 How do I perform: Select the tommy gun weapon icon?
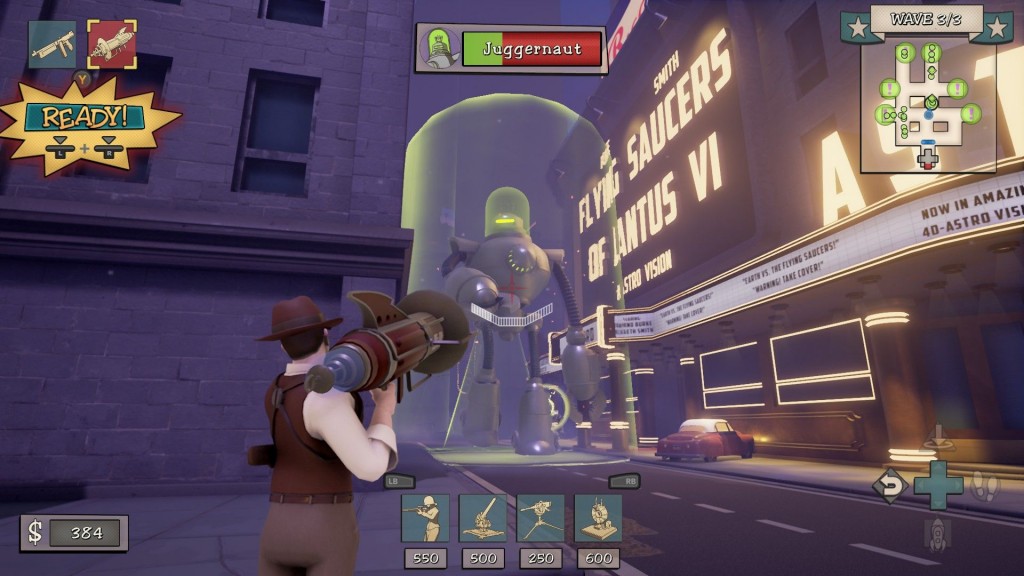52,44
